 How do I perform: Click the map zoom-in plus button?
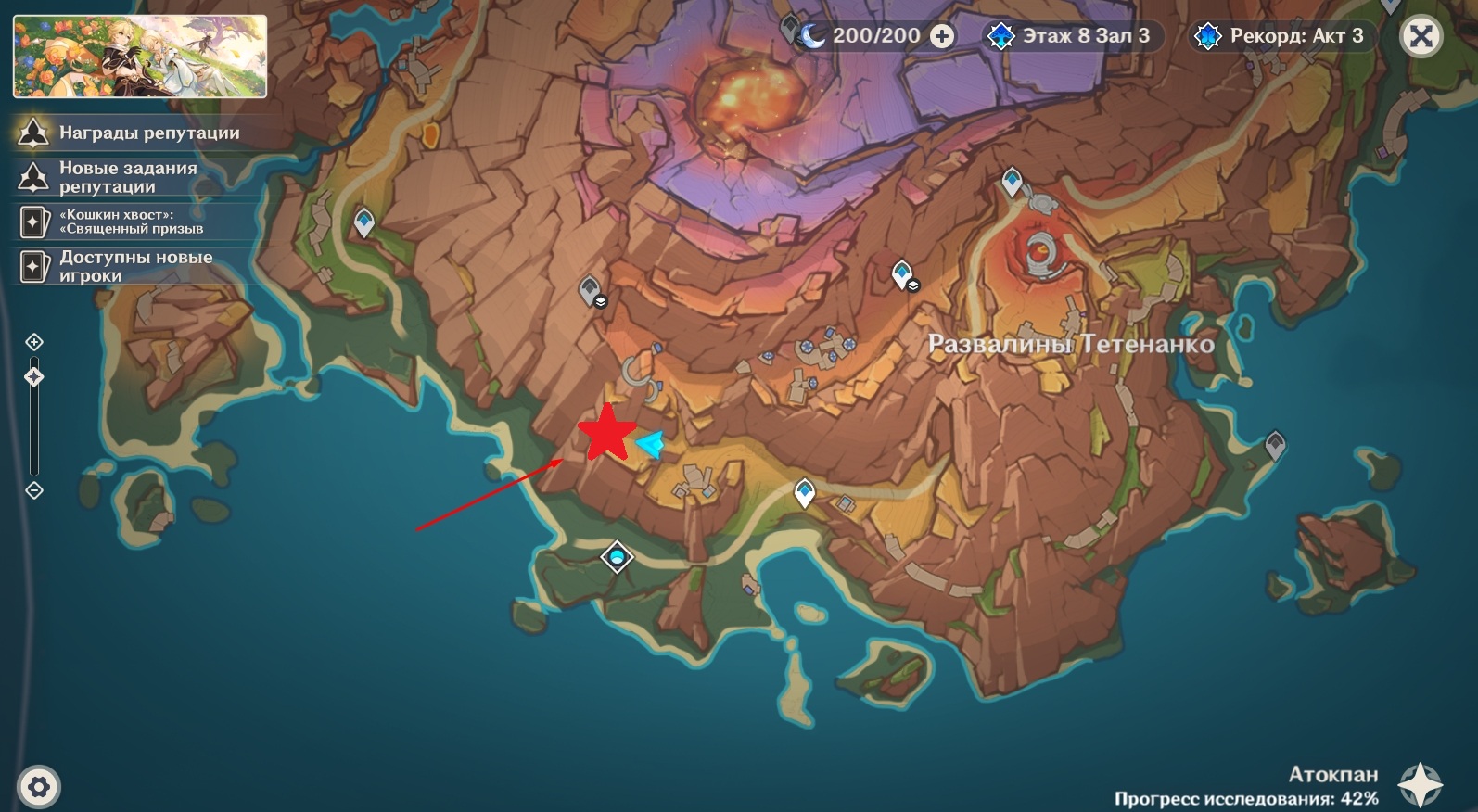click(x=34, y=342)
